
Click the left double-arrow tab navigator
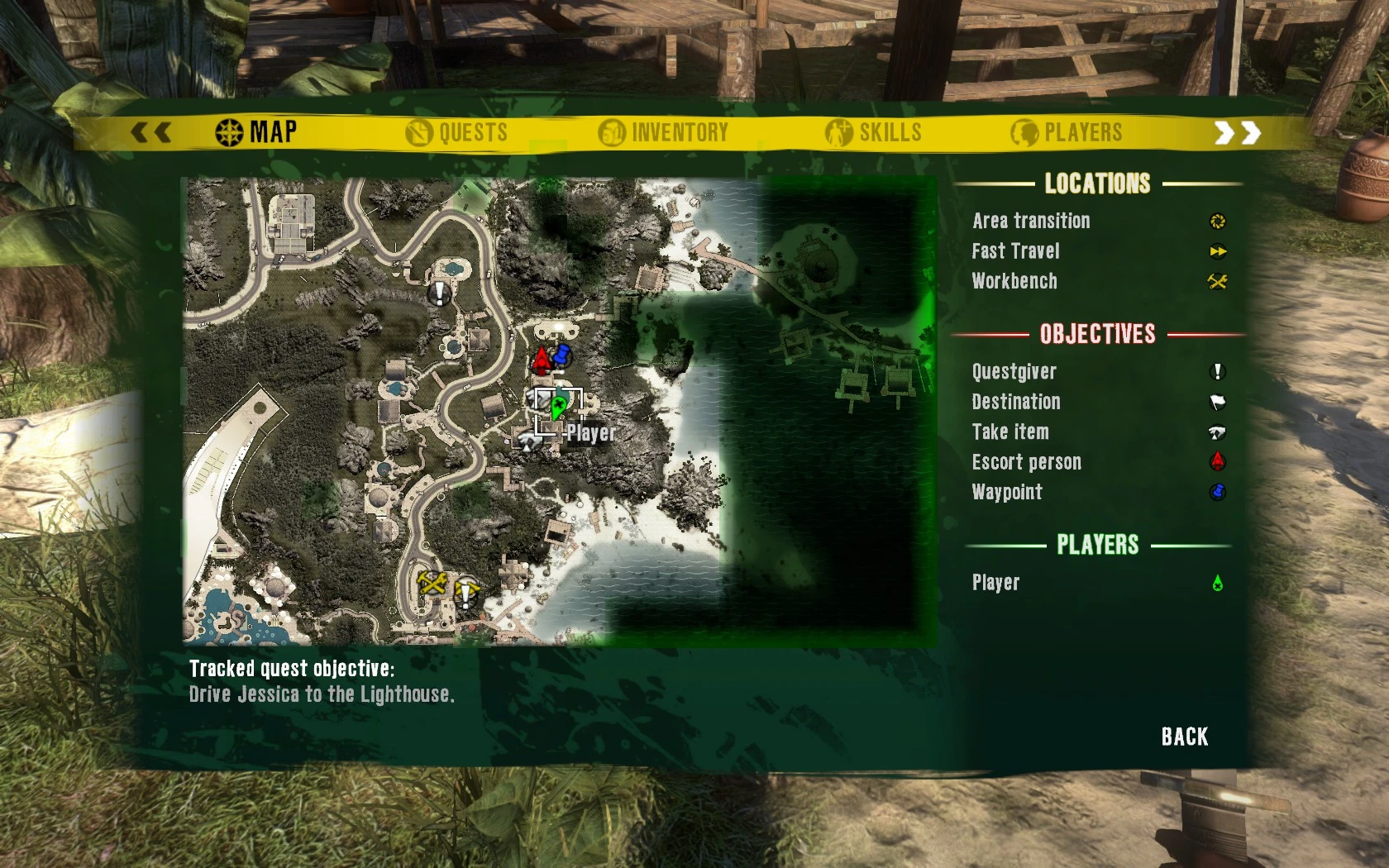coord(151,132)
